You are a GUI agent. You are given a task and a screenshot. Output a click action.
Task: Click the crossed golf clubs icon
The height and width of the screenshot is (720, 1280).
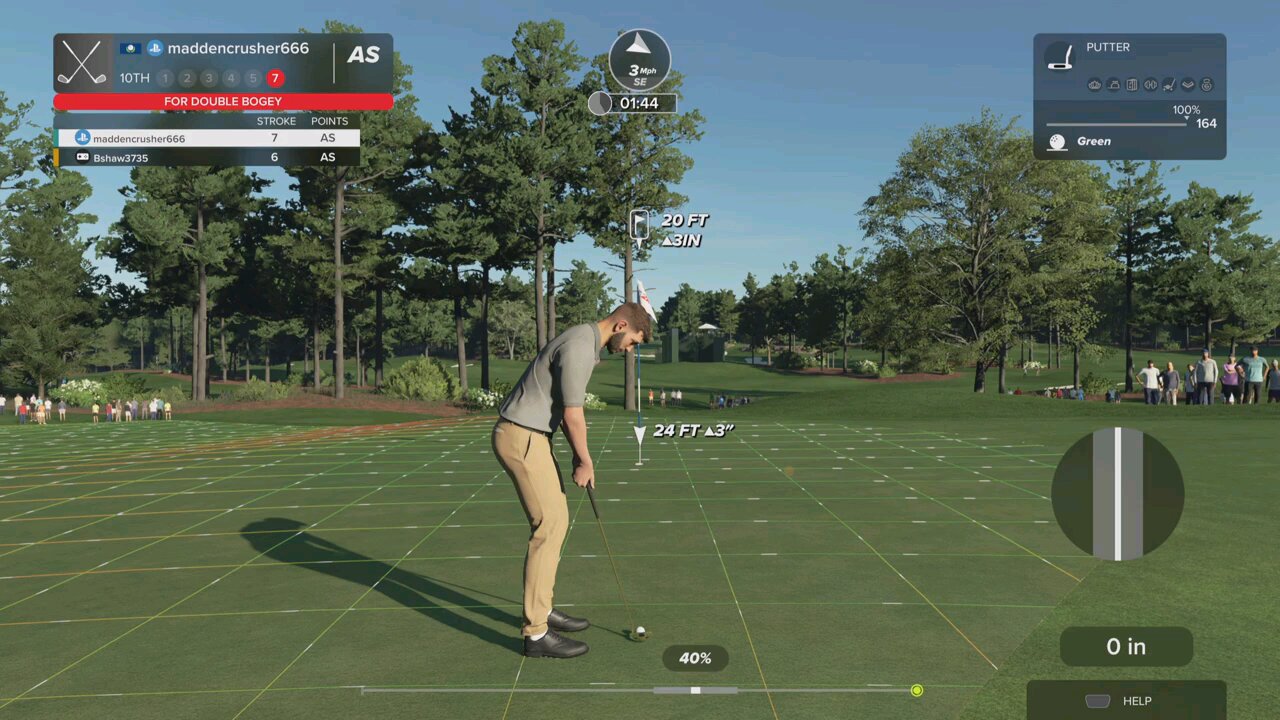(x=82, y=62)
